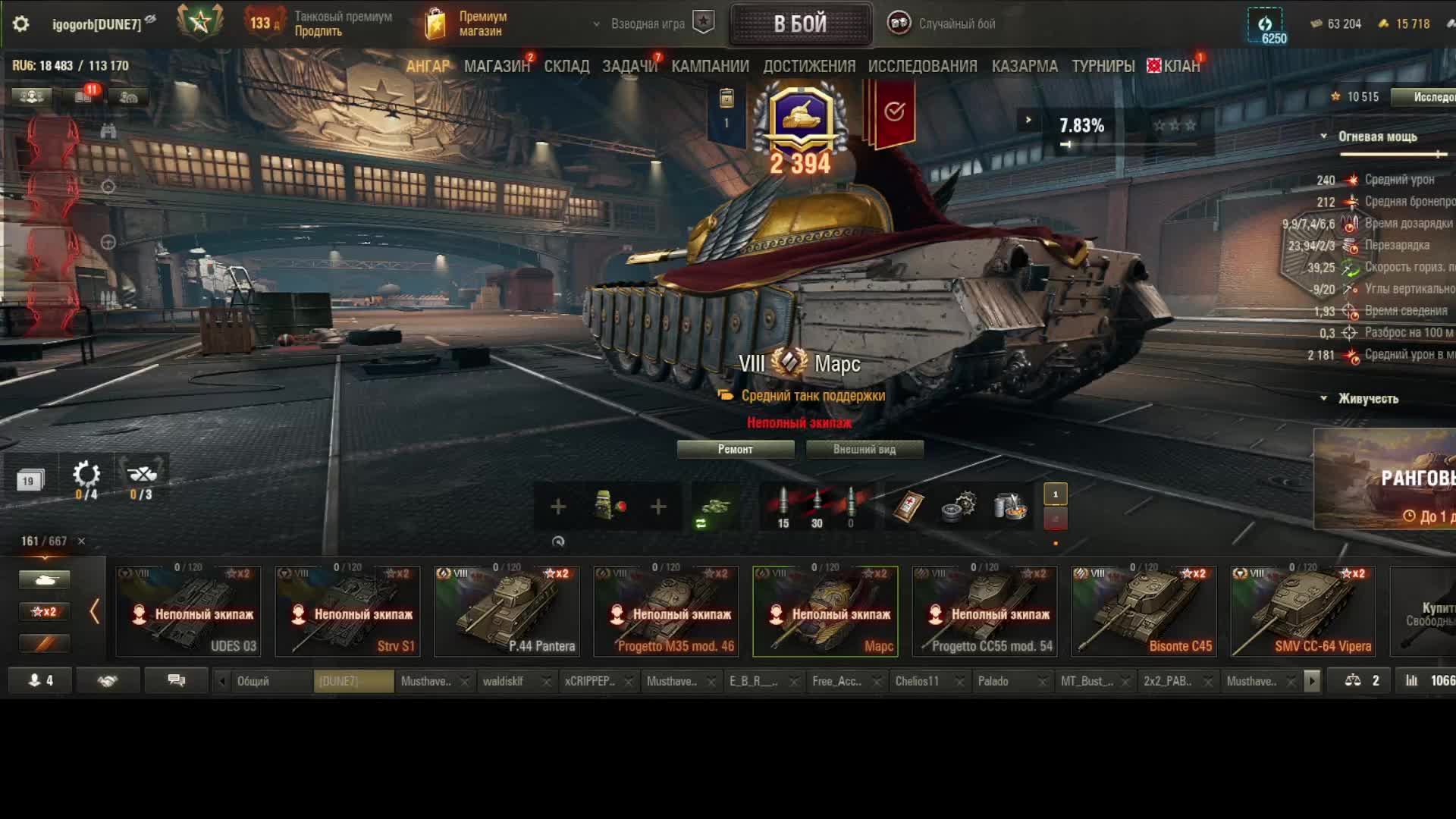The width and height of the screenshot is (1456, 819).
Task: Select the P.44 Pantera tank card
Action: [507, 611]
